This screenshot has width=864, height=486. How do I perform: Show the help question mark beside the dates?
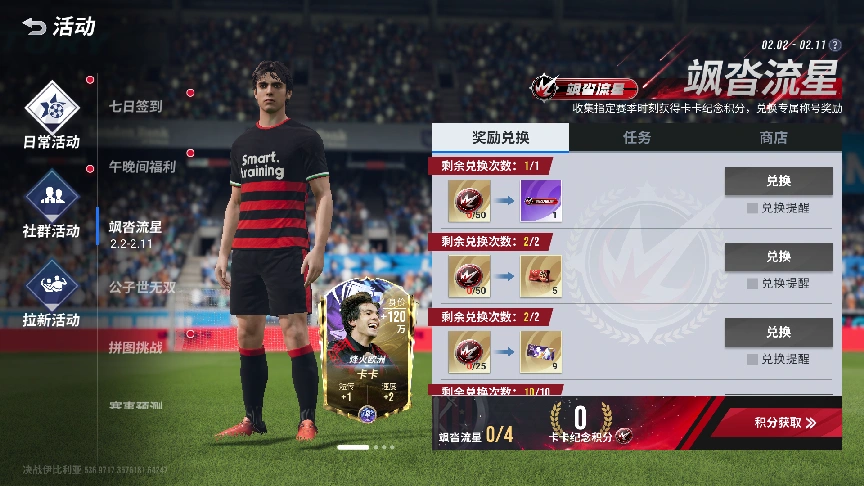click(835, 45)
